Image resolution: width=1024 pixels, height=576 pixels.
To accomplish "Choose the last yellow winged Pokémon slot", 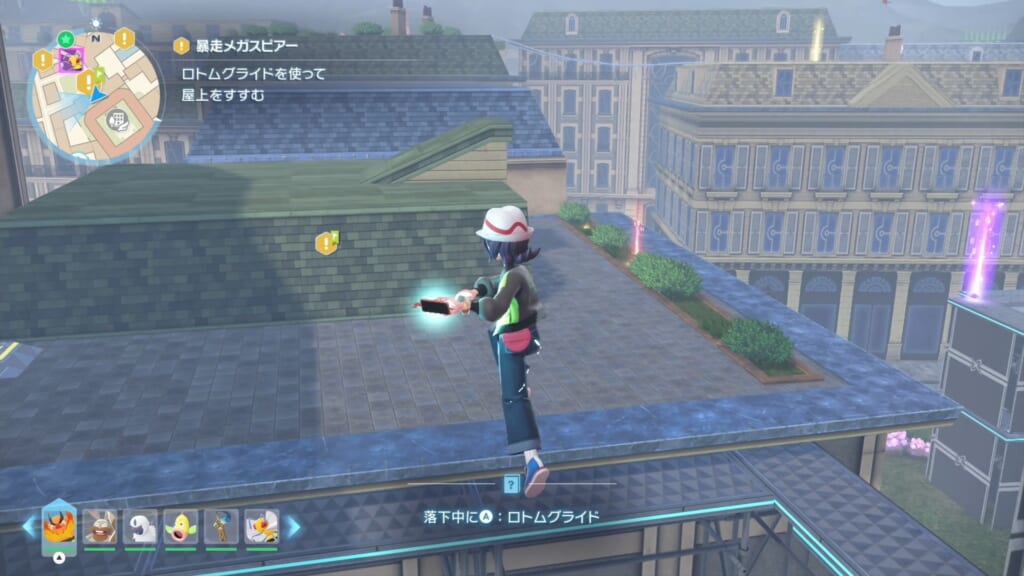I will (262, 526).
